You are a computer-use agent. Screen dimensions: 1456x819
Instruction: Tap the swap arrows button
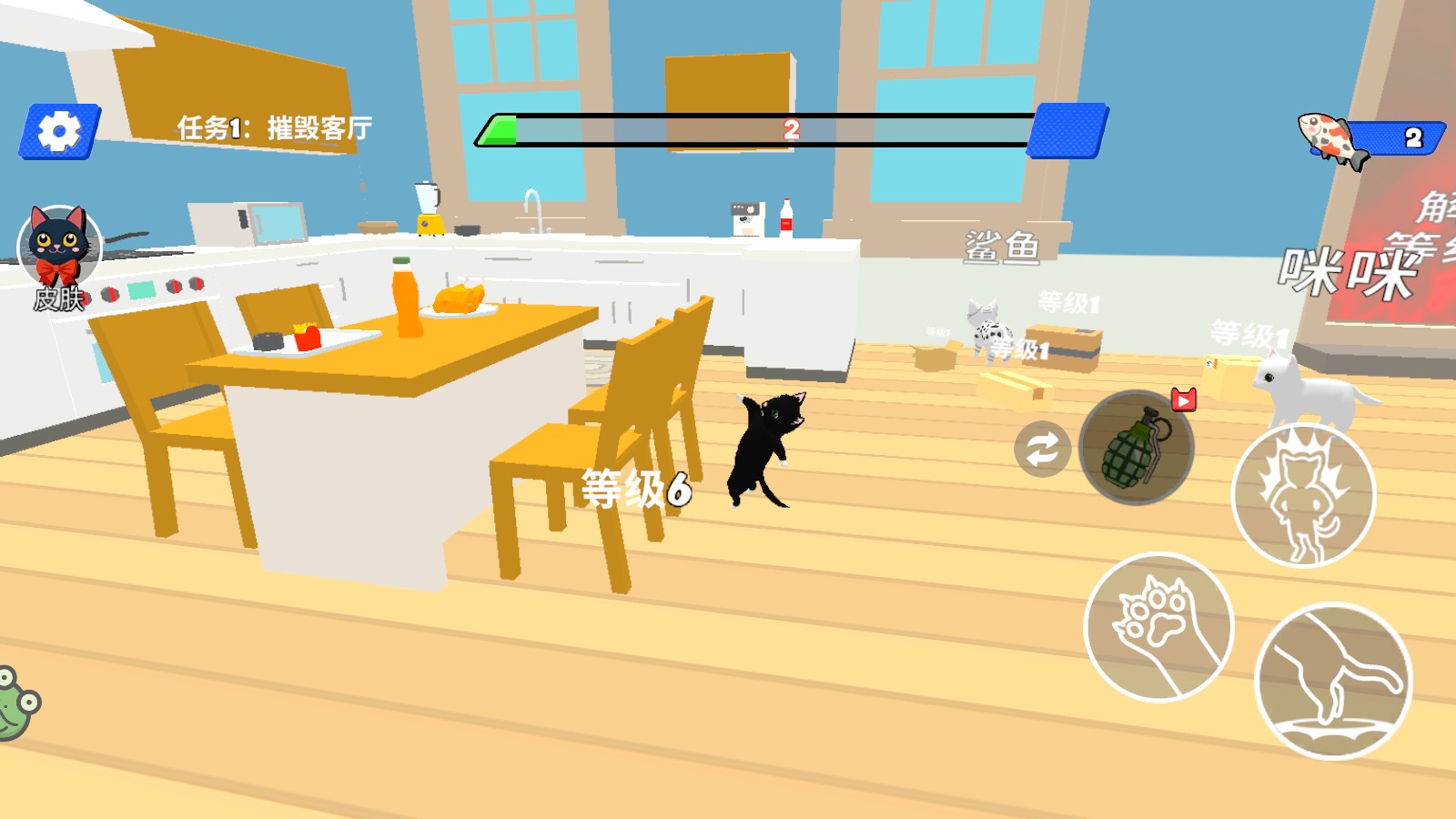point(1042,449)
